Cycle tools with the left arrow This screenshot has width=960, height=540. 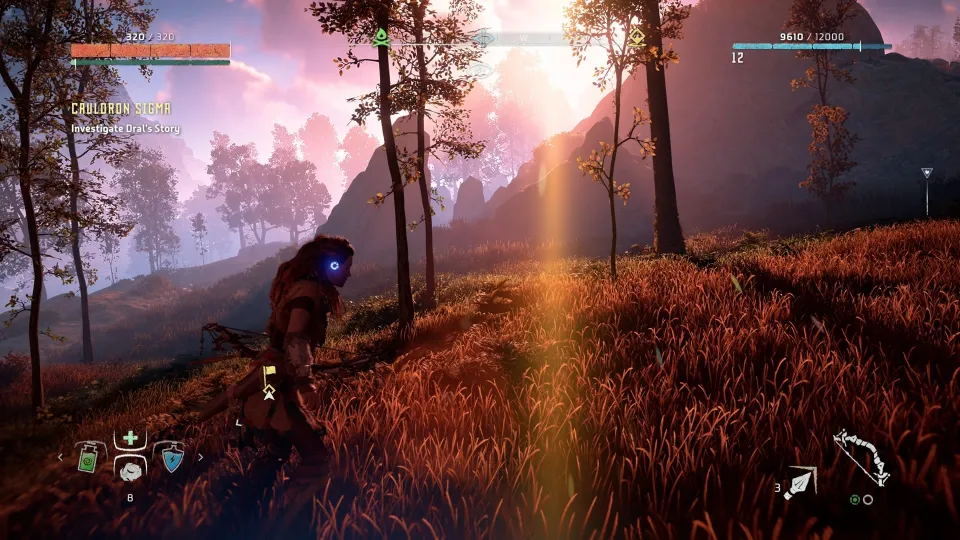click(x=60, y=457)
